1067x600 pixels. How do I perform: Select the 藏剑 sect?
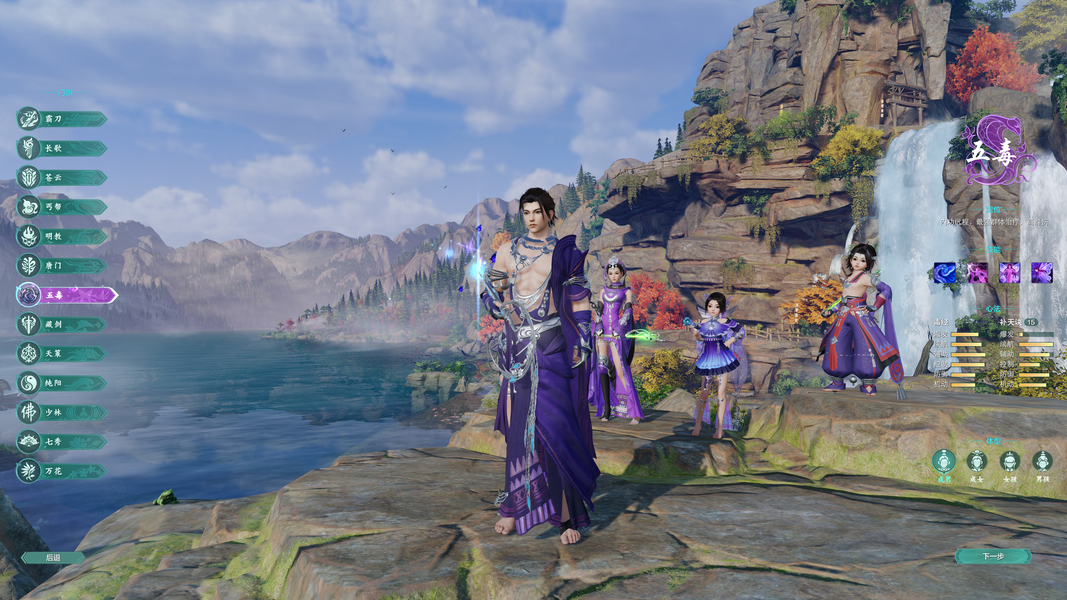tap(62, 324)
